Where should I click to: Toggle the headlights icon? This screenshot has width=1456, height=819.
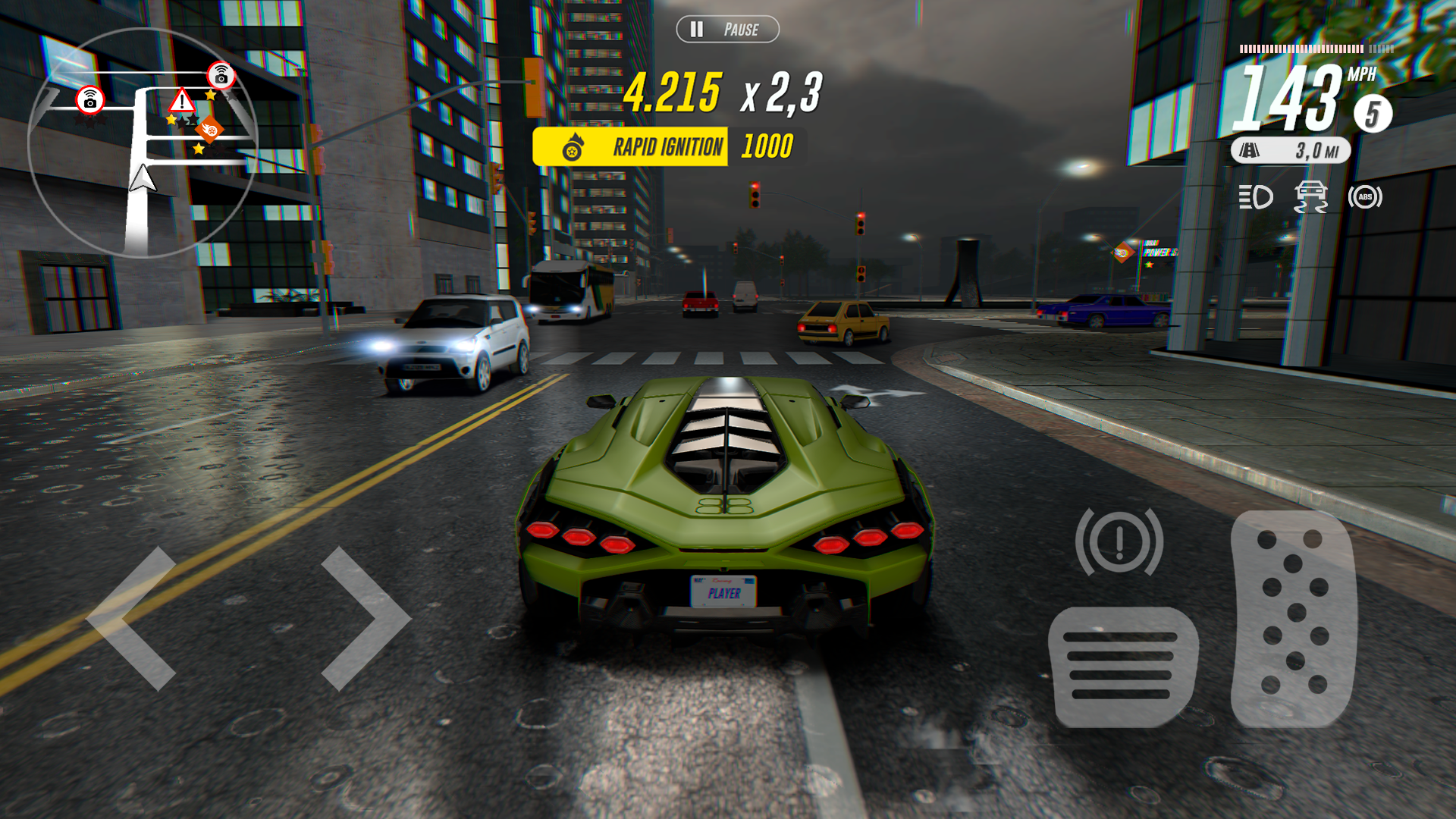[x=1257, y=196]
